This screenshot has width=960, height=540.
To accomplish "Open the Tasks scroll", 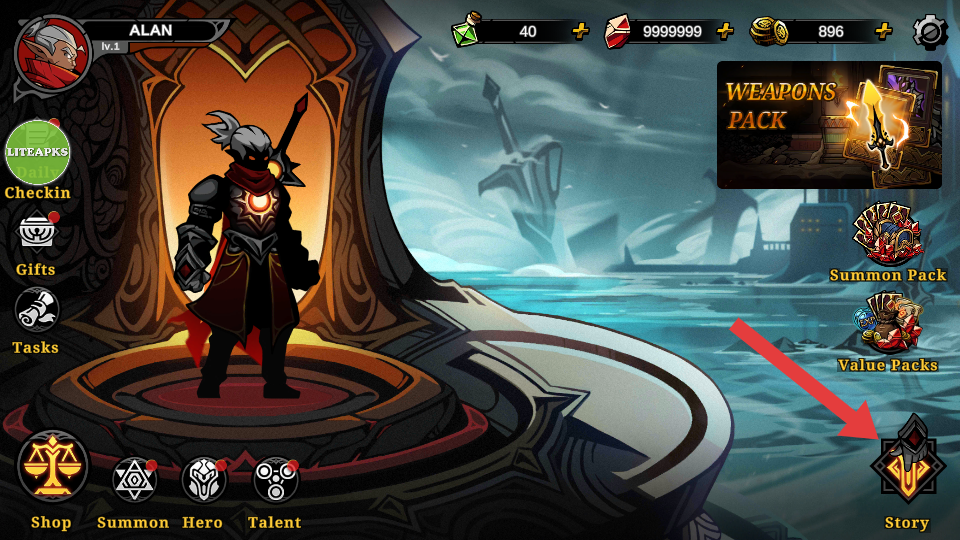I will 36,312.
